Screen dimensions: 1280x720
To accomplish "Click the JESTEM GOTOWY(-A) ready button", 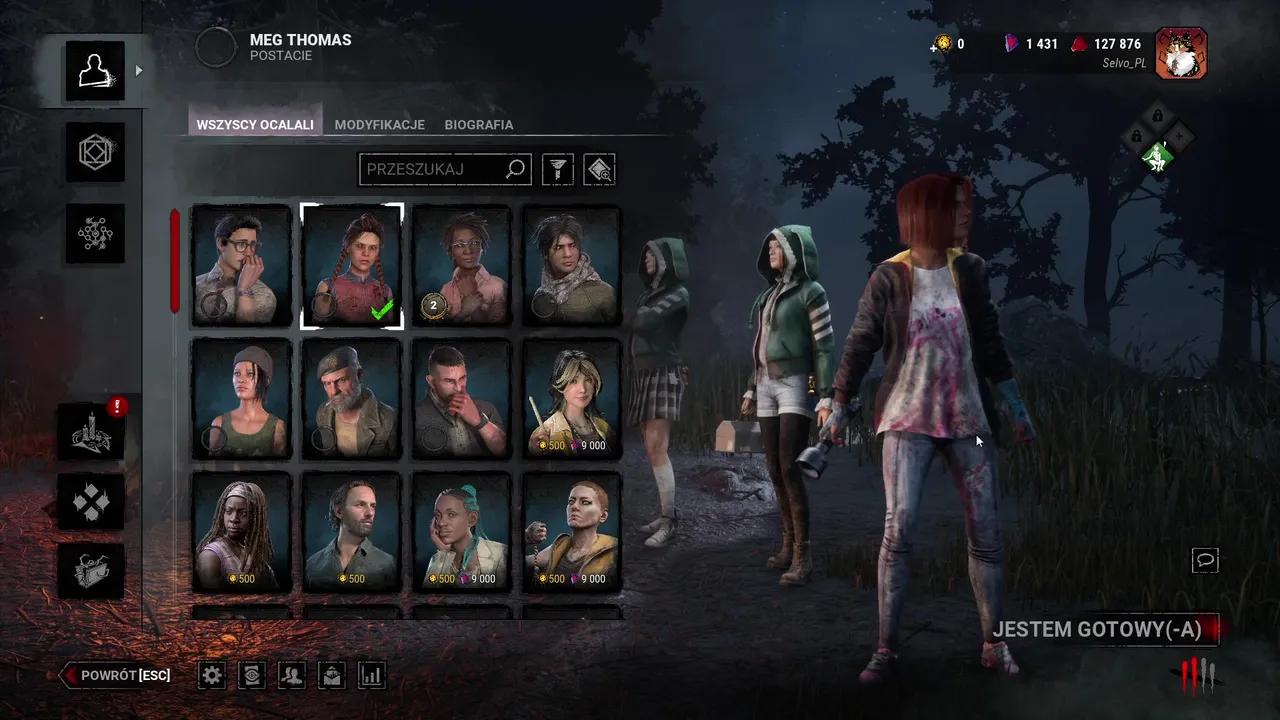I will point(1103,631).
